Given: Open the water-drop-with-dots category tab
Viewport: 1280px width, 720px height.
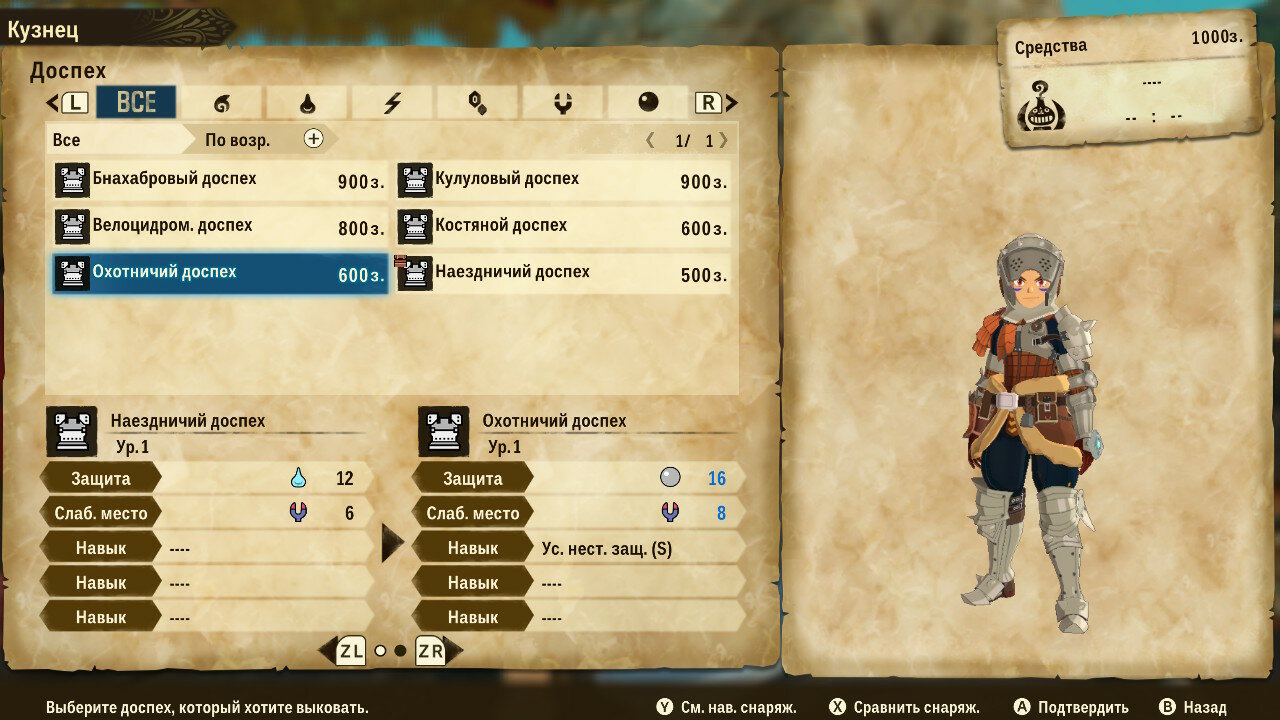Looking at the screenshot, I should tap(477, 102).
